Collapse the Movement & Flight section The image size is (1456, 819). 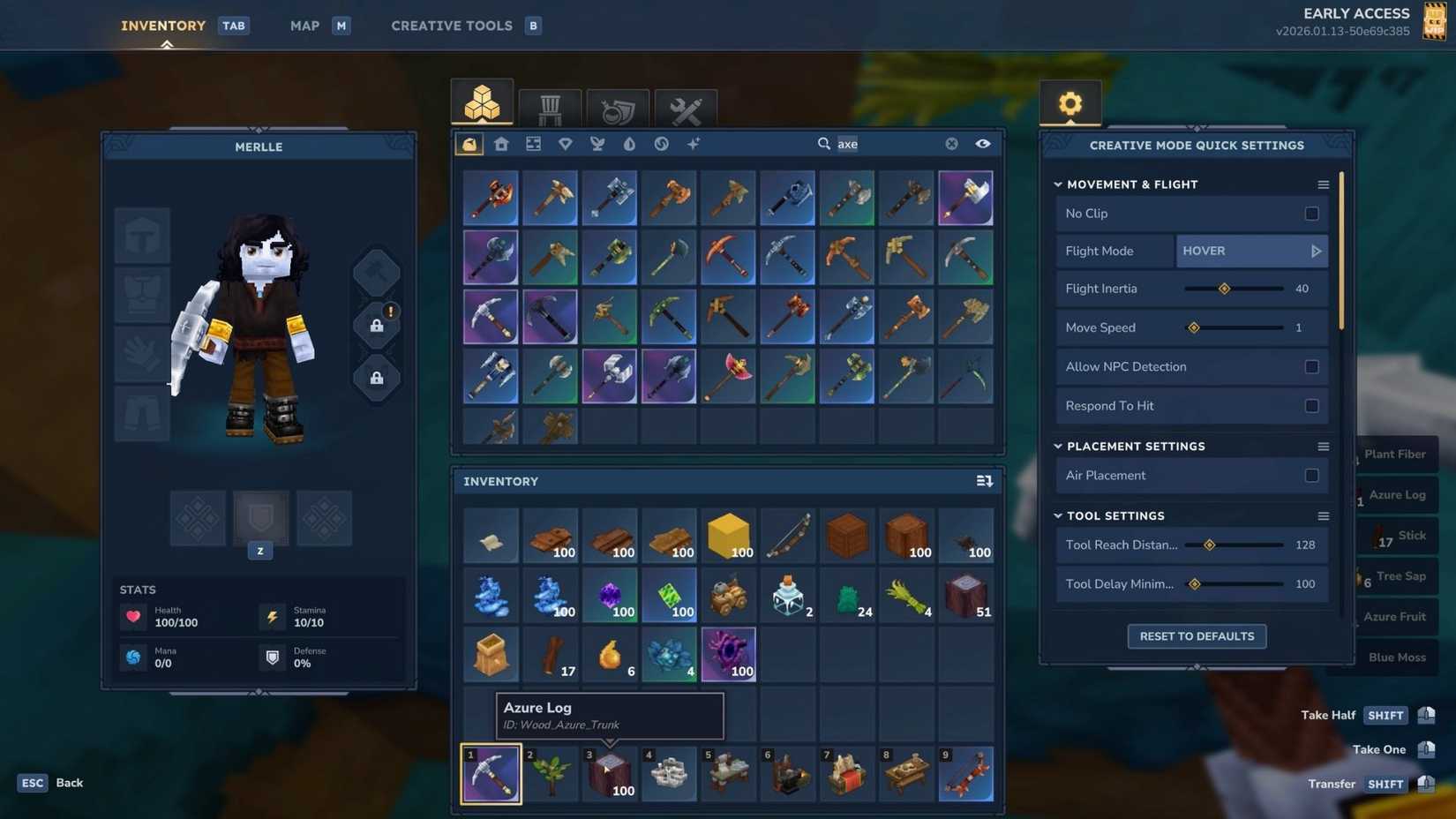click(x=1058, y=184)
